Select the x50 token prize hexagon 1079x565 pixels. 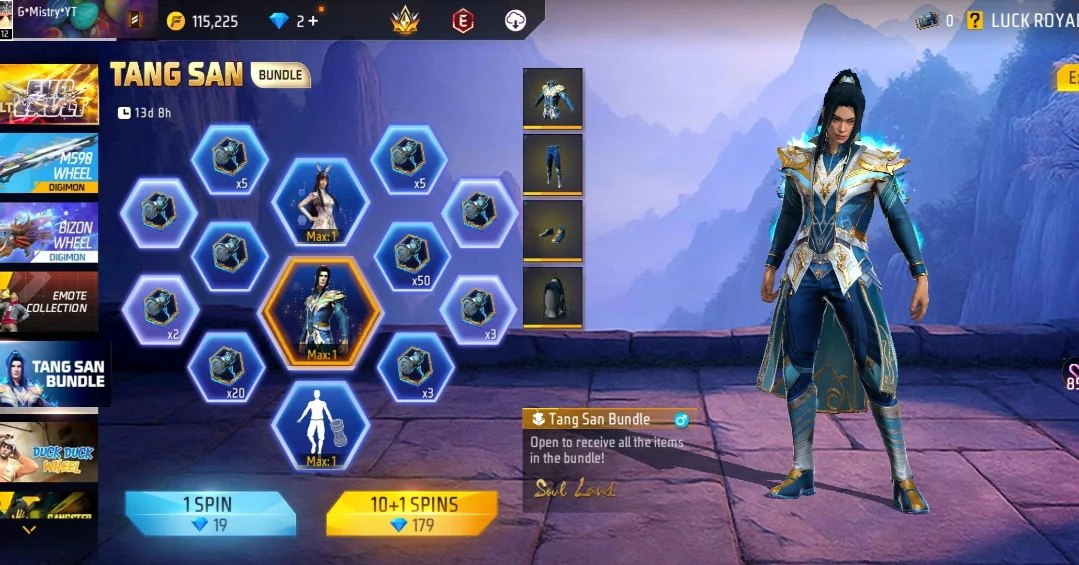411,257
